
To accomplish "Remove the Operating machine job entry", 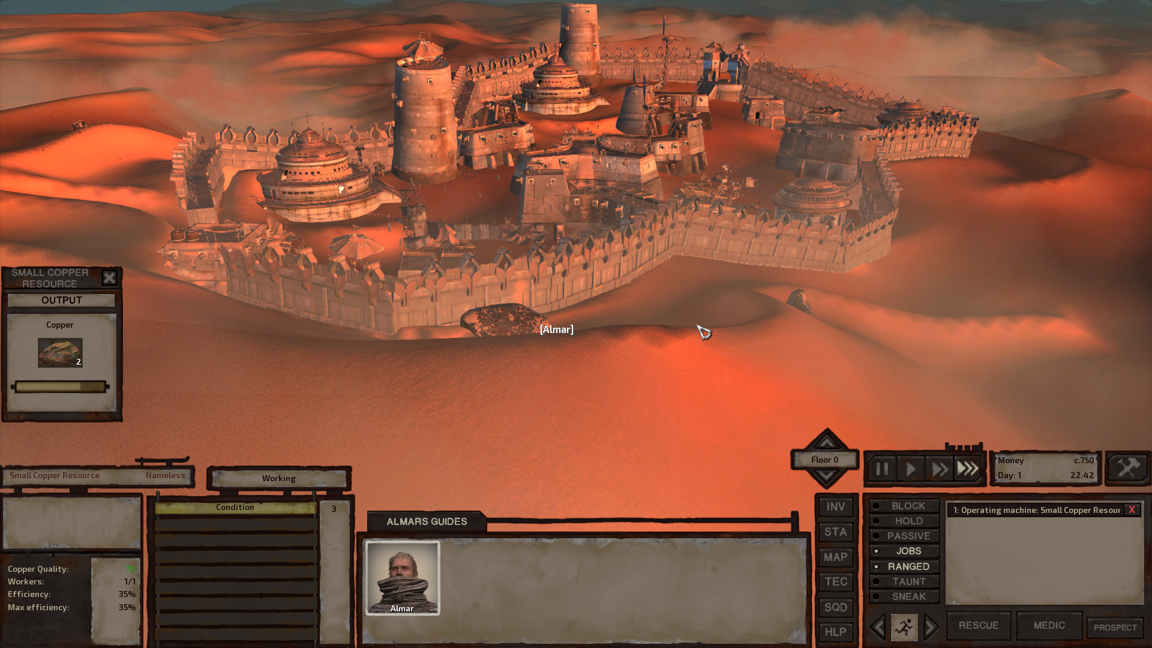I will (x=1132, y=510).
